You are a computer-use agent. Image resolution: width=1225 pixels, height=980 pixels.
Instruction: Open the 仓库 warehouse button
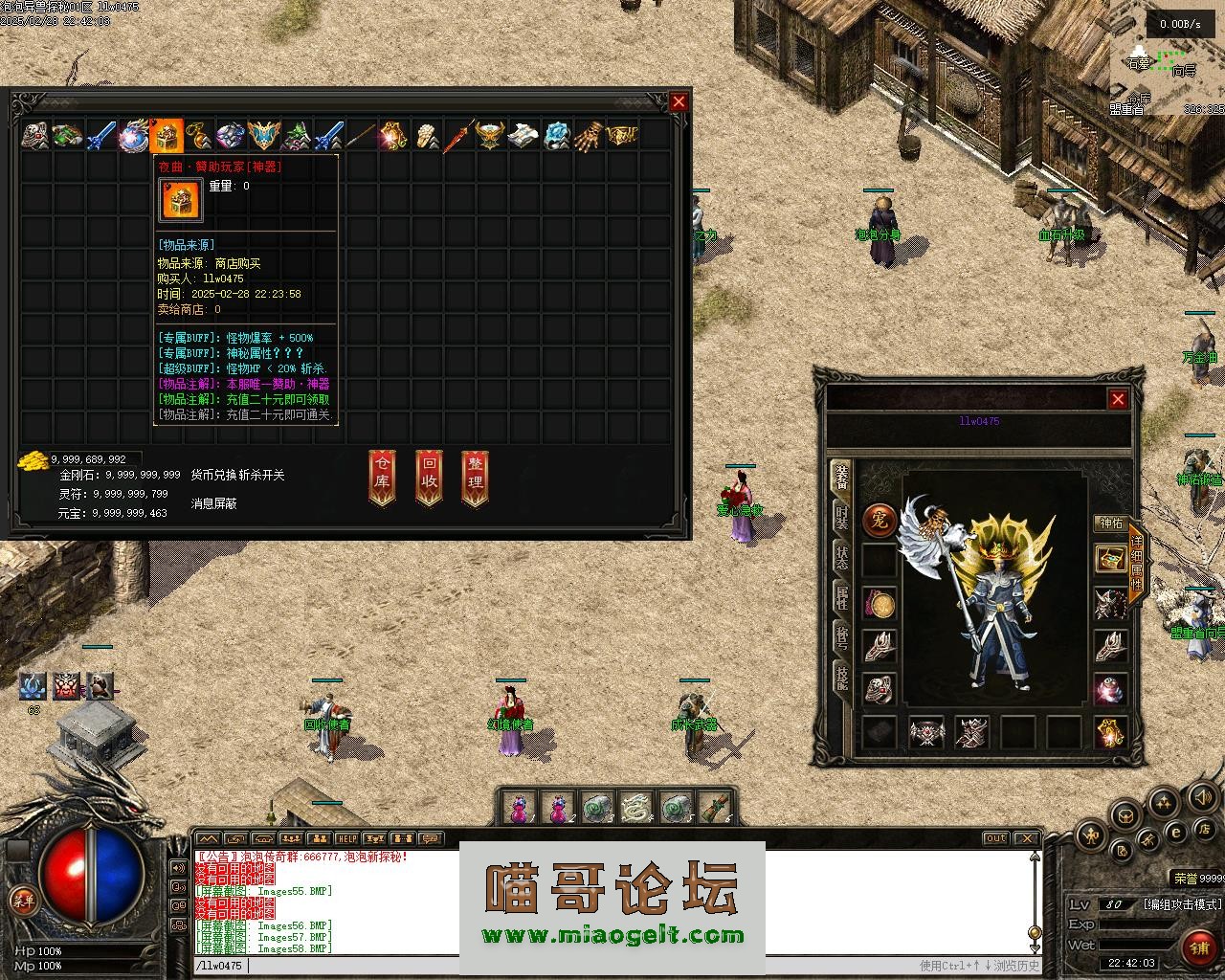[x=382, y=477]
